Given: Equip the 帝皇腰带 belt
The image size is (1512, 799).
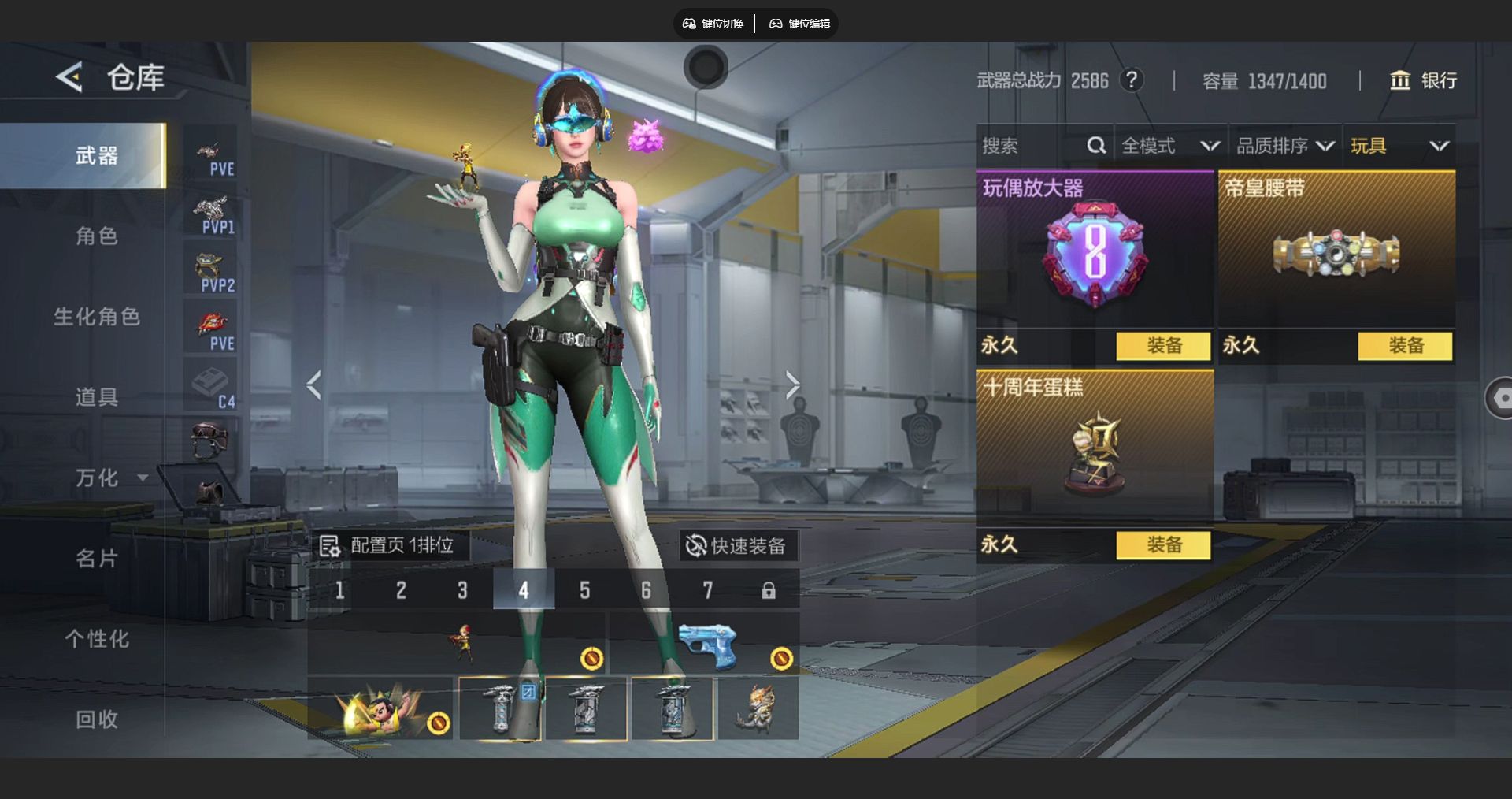Looking at the screenshot, I should pyautogui.click(x=1405, y=346).
